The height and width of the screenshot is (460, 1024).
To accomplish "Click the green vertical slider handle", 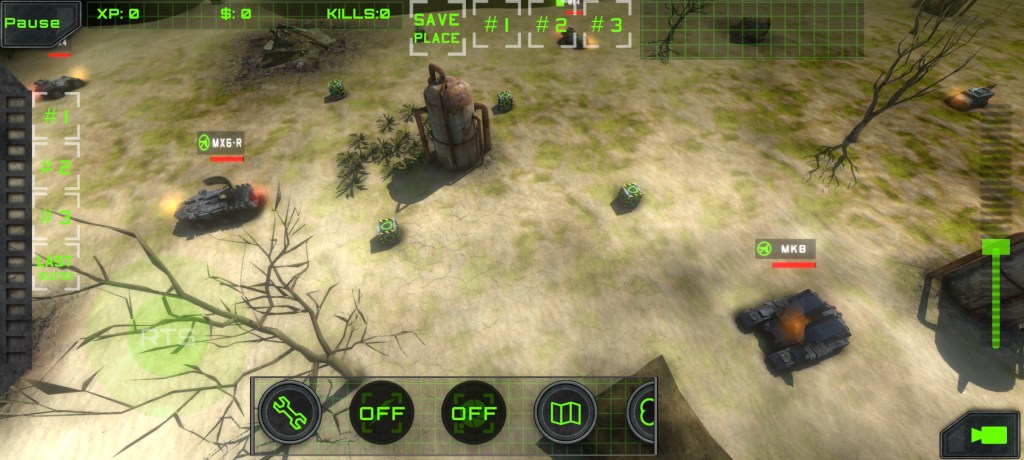I will [995, 248].
